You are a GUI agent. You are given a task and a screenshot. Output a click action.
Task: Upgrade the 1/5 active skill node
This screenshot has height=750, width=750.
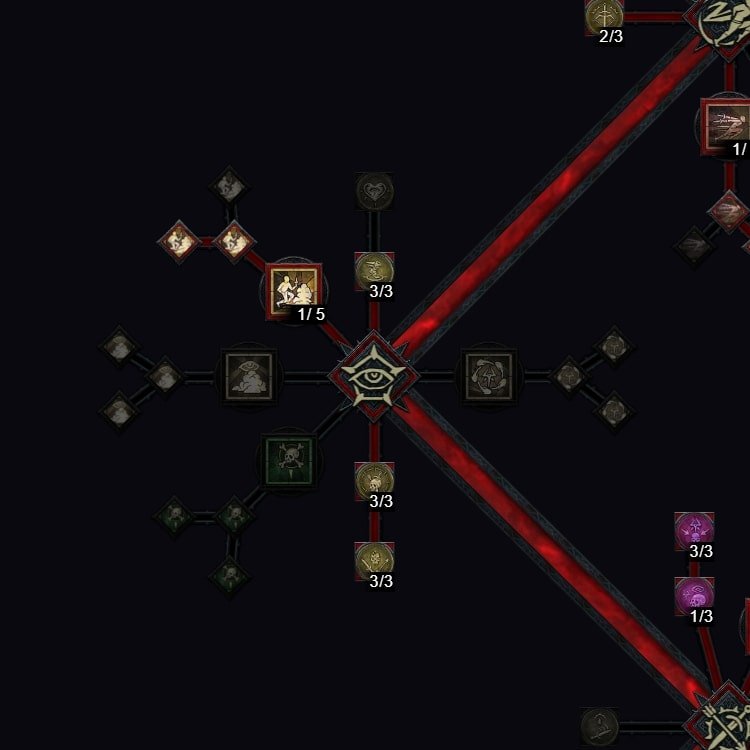[x=295, y=290]
